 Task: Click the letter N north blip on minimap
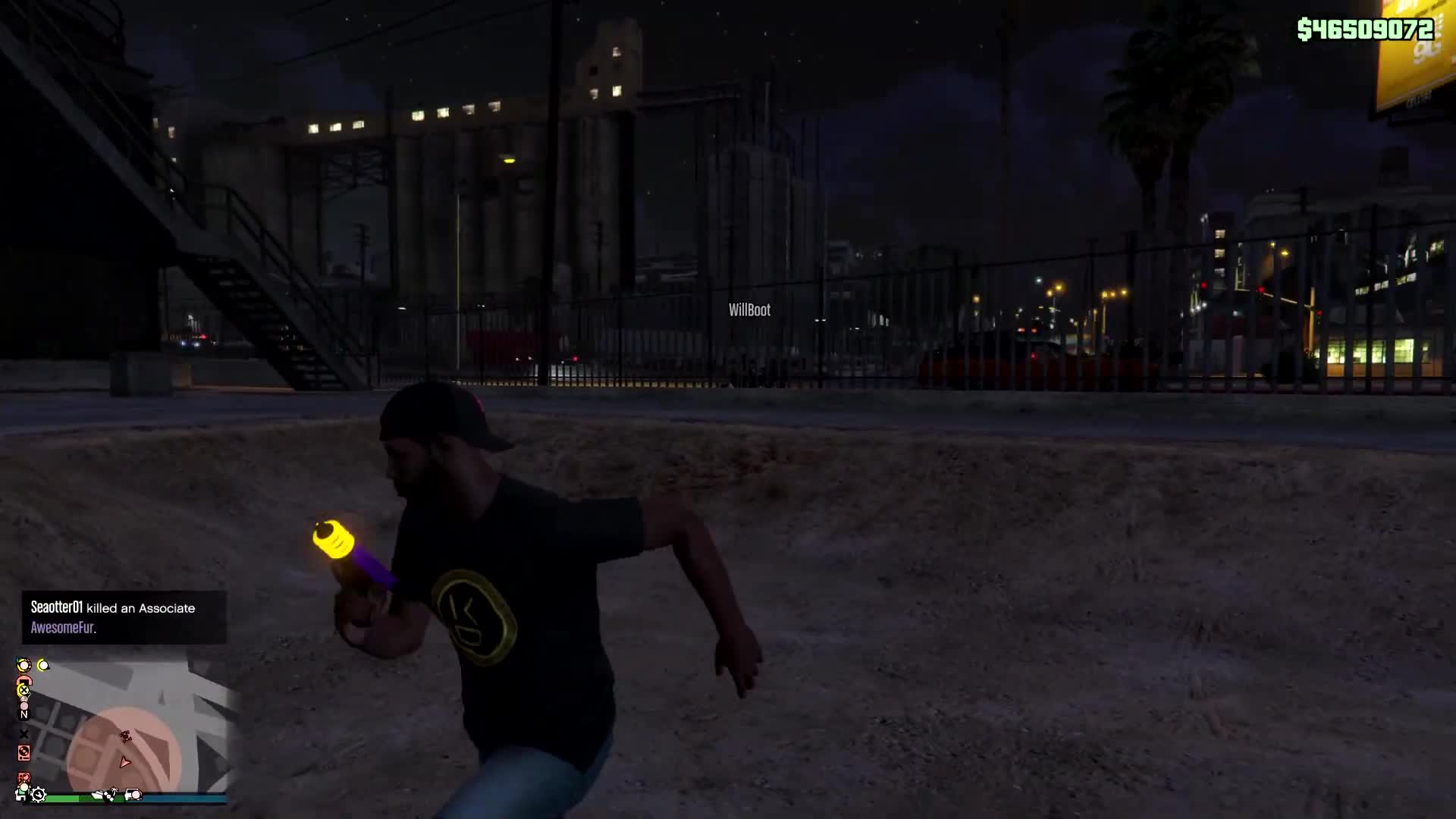[x=25, y=715]
